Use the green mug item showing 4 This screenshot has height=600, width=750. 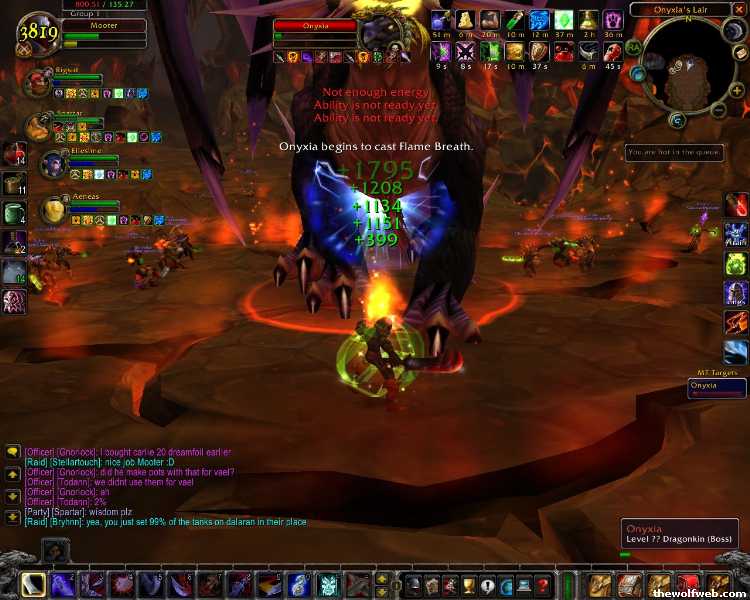pos(15,212)
